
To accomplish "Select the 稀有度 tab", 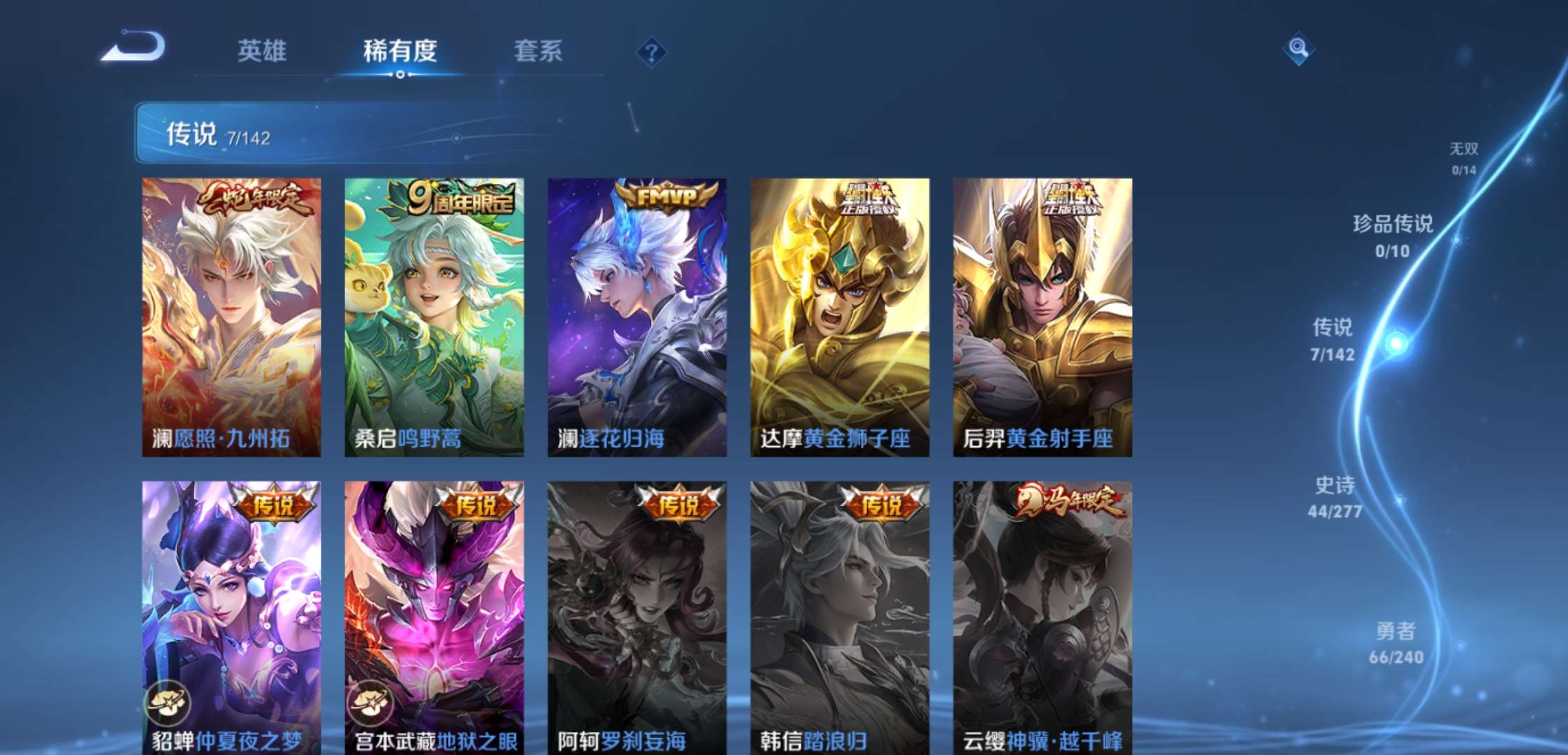I will click(399, 52).
